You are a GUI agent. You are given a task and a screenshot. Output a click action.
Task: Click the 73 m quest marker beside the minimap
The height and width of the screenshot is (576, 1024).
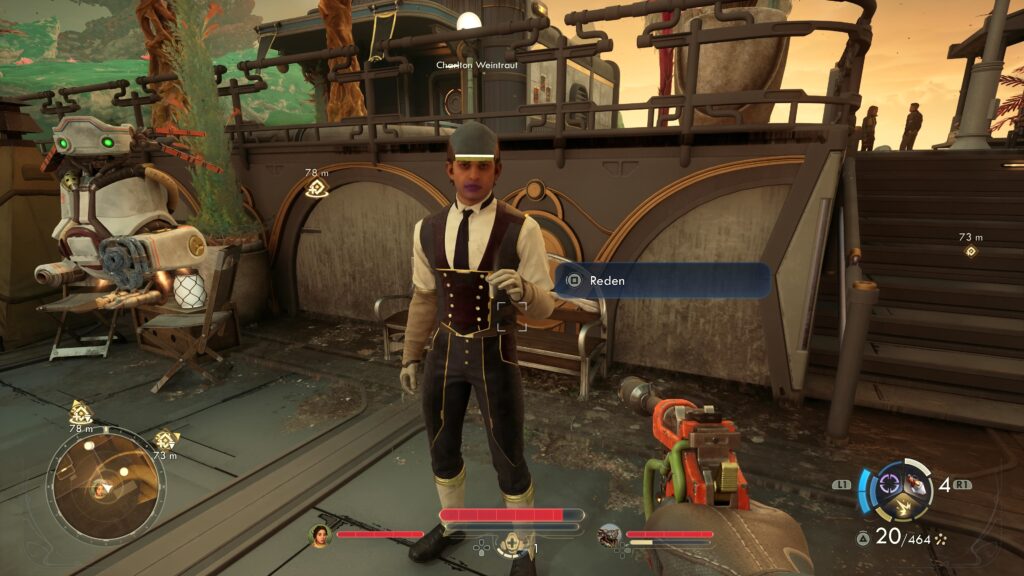(166, 440)
